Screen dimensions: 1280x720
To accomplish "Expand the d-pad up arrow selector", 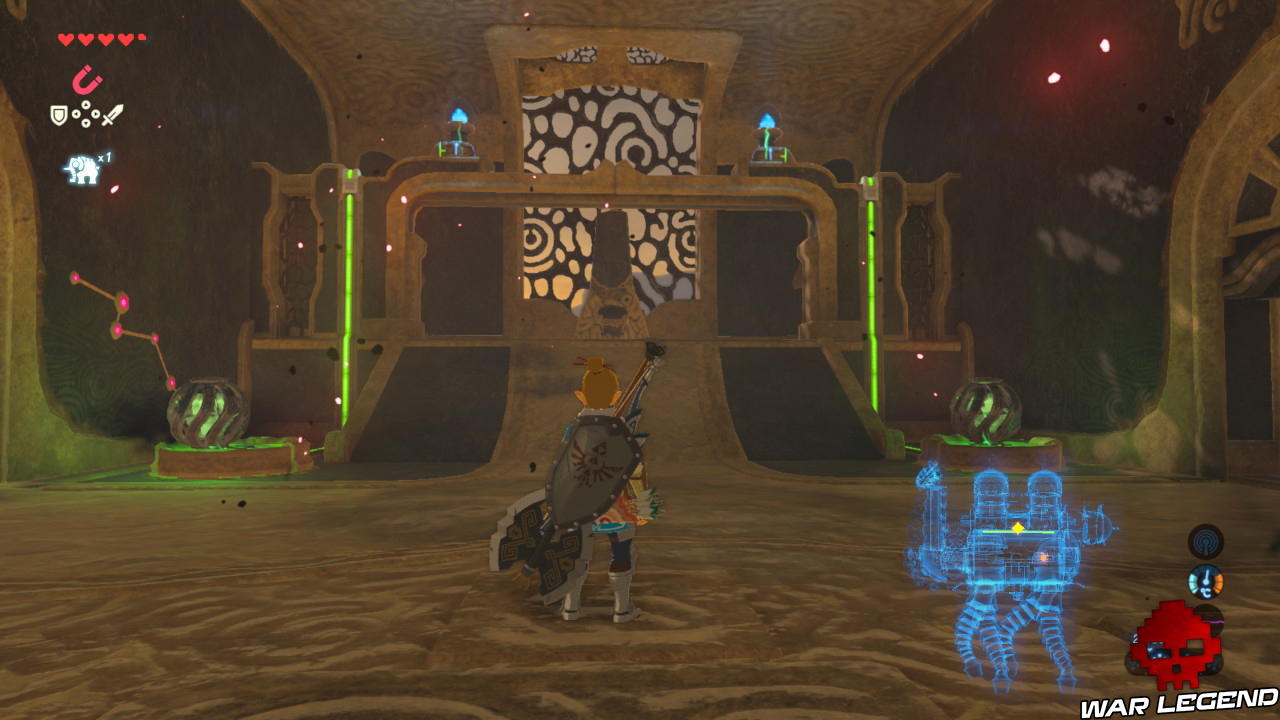I will tap(86, 104).
